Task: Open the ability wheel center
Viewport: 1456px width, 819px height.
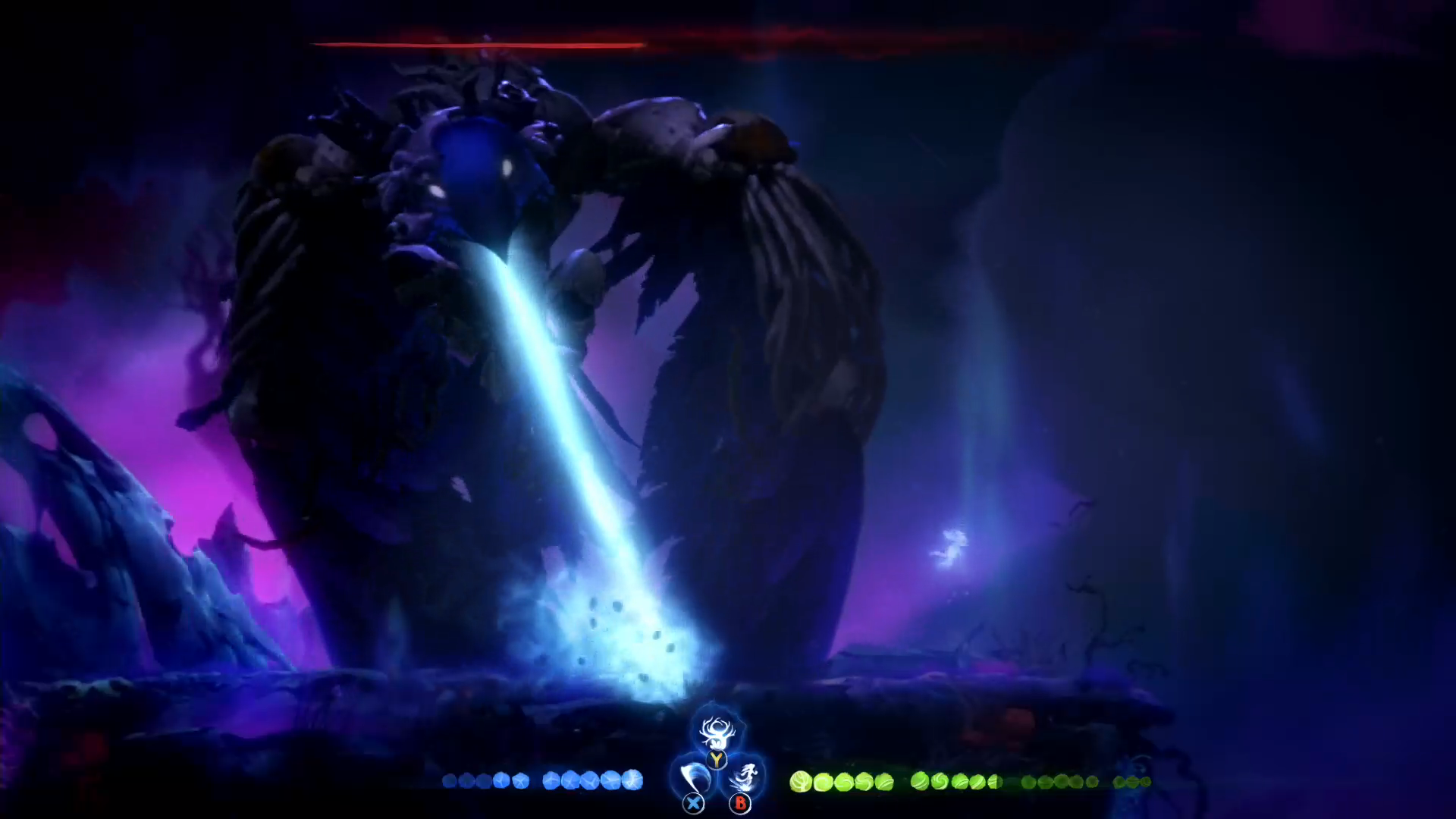Action: coord(716,766)
